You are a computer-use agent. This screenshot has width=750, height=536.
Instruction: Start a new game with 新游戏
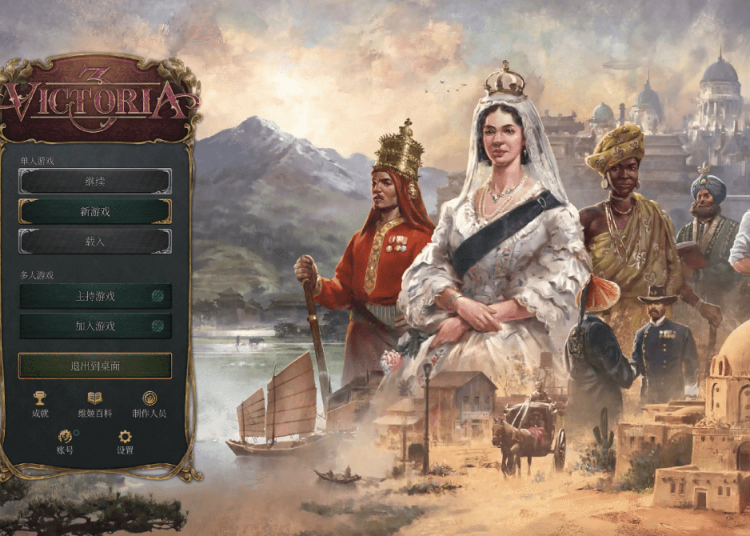click(95, 212)
